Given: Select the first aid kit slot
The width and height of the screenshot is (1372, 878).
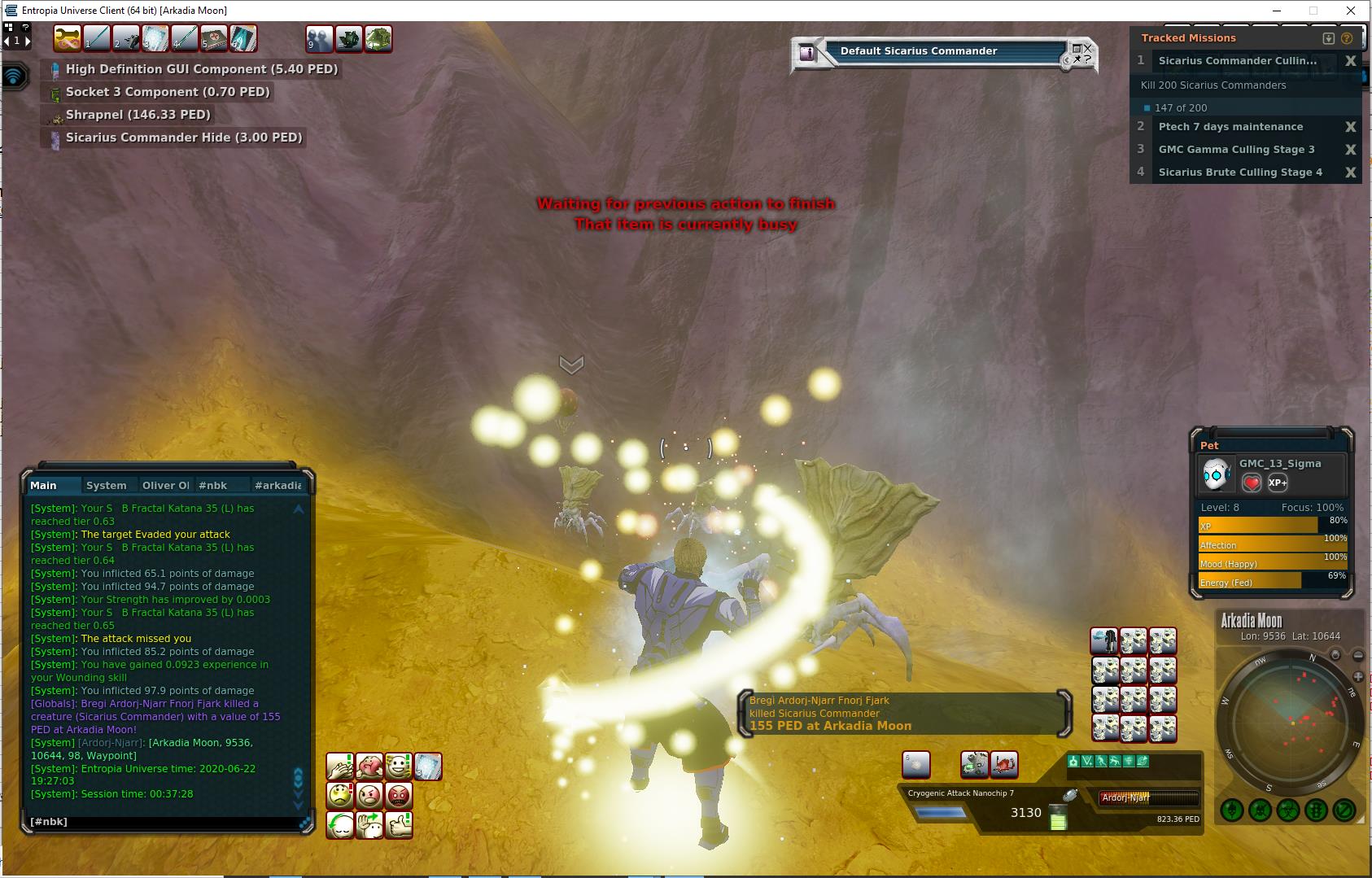Looking at the screenshot, I should (x=214, y=38).
